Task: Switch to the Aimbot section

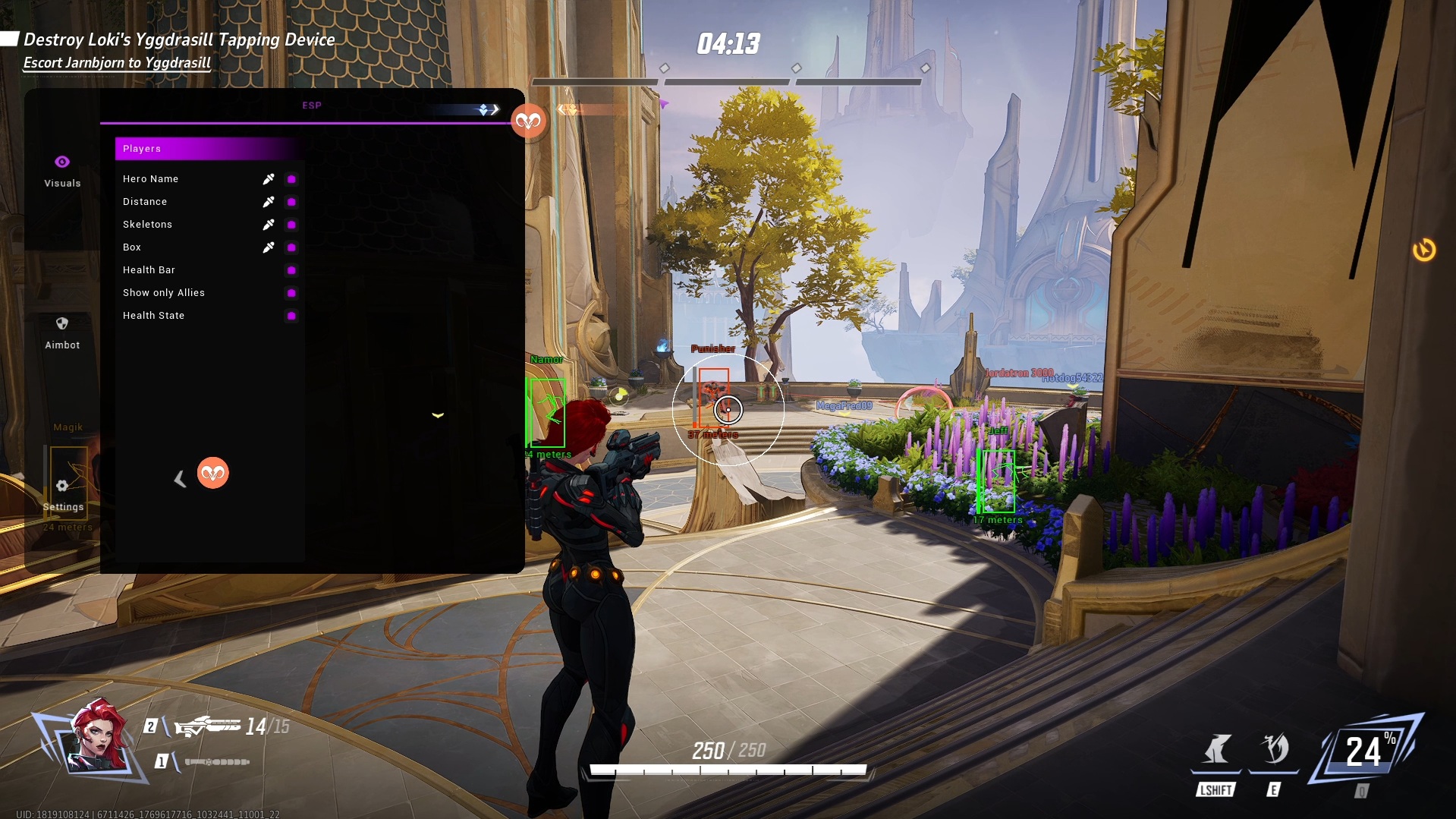Action: pyautogui.click(x=62, y=332)
